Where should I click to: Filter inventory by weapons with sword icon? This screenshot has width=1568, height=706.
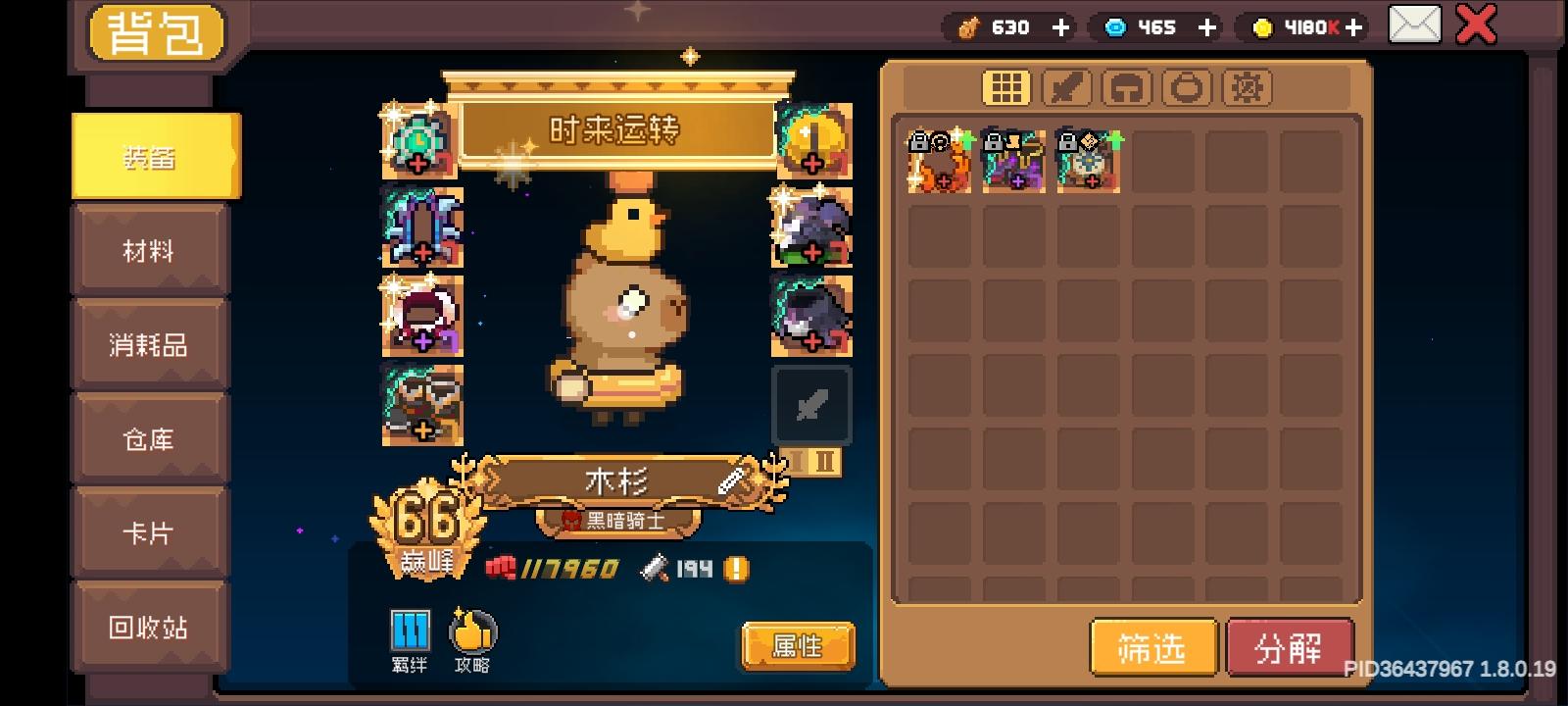[1067, 87]
